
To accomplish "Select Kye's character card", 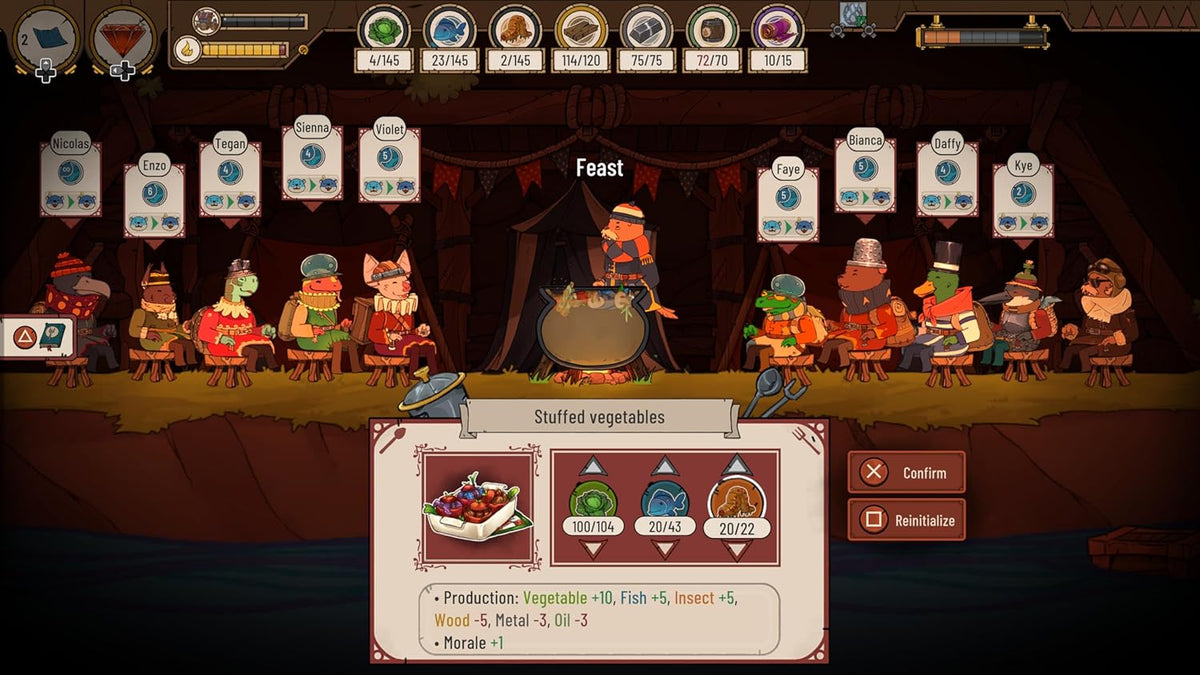I will click(x=1023, y=200).
